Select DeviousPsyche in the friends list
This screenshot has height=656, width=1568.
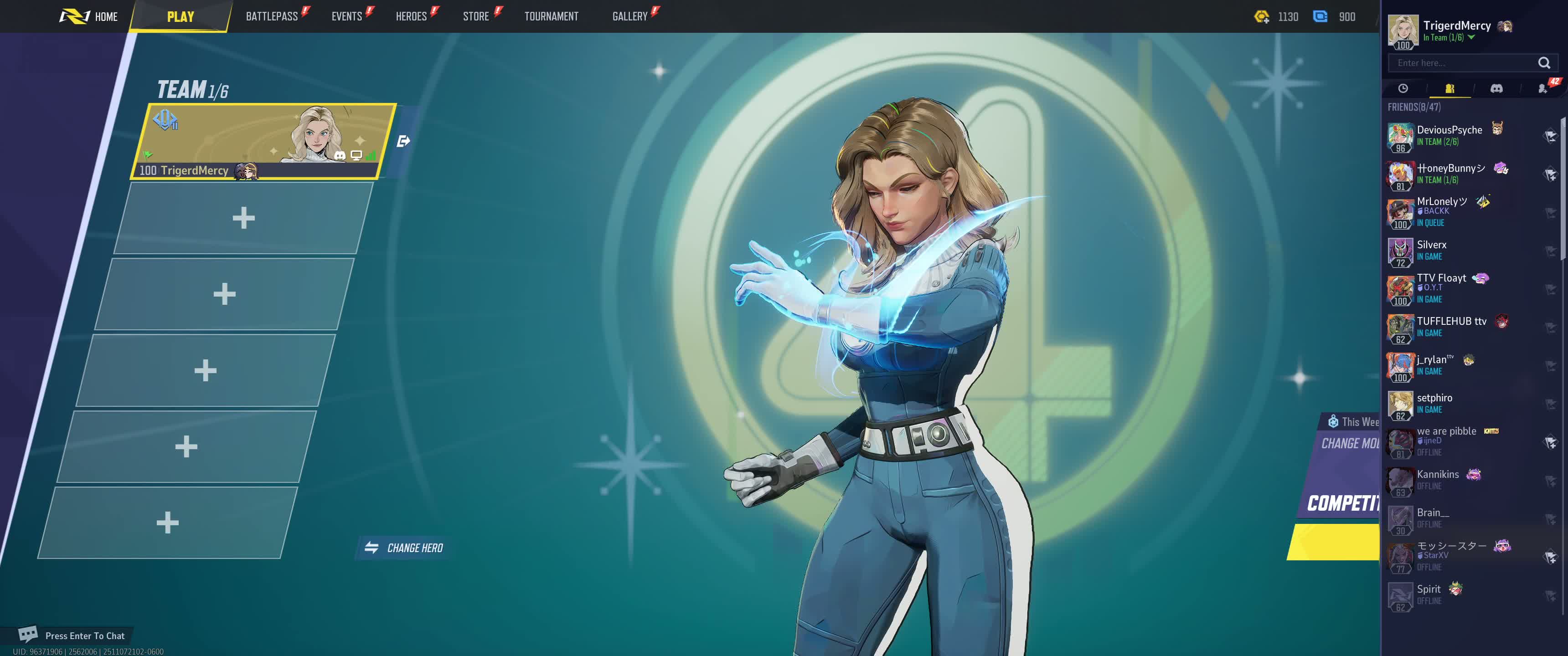pyautogui.click(x=1449, y=135)
